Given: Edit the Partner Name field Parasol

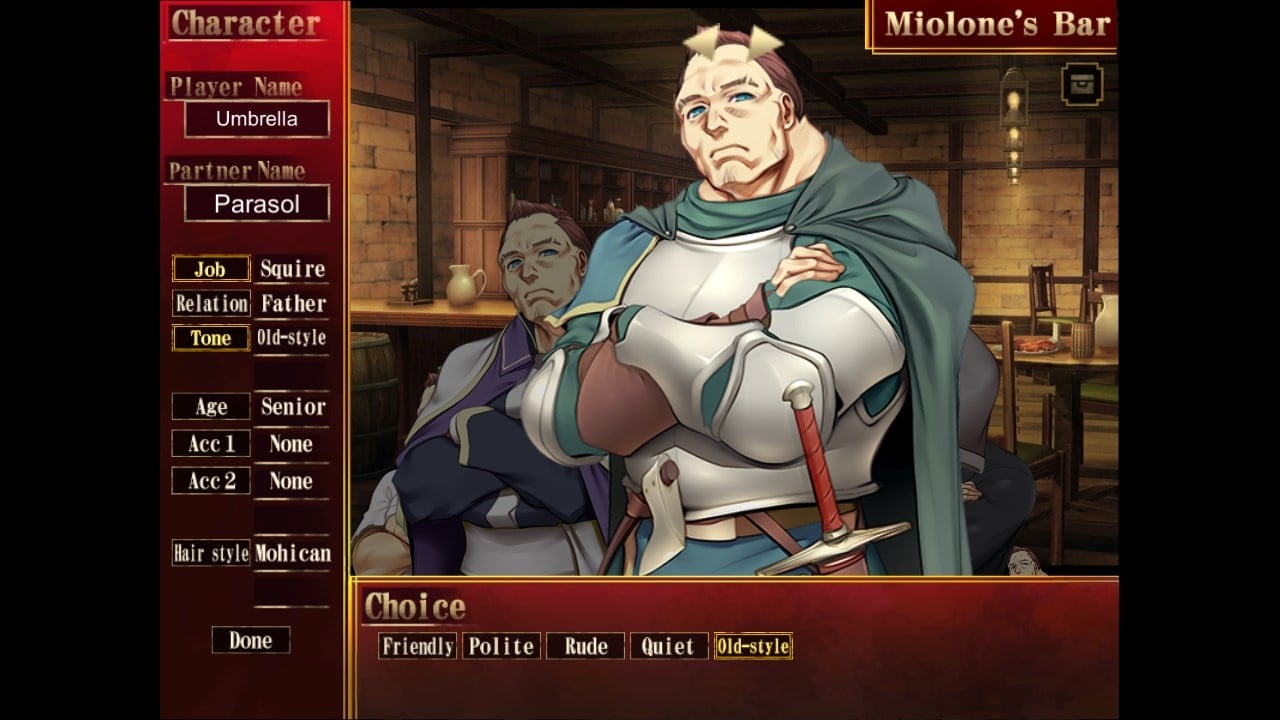Looking at the screenshot, I should 257,204.
